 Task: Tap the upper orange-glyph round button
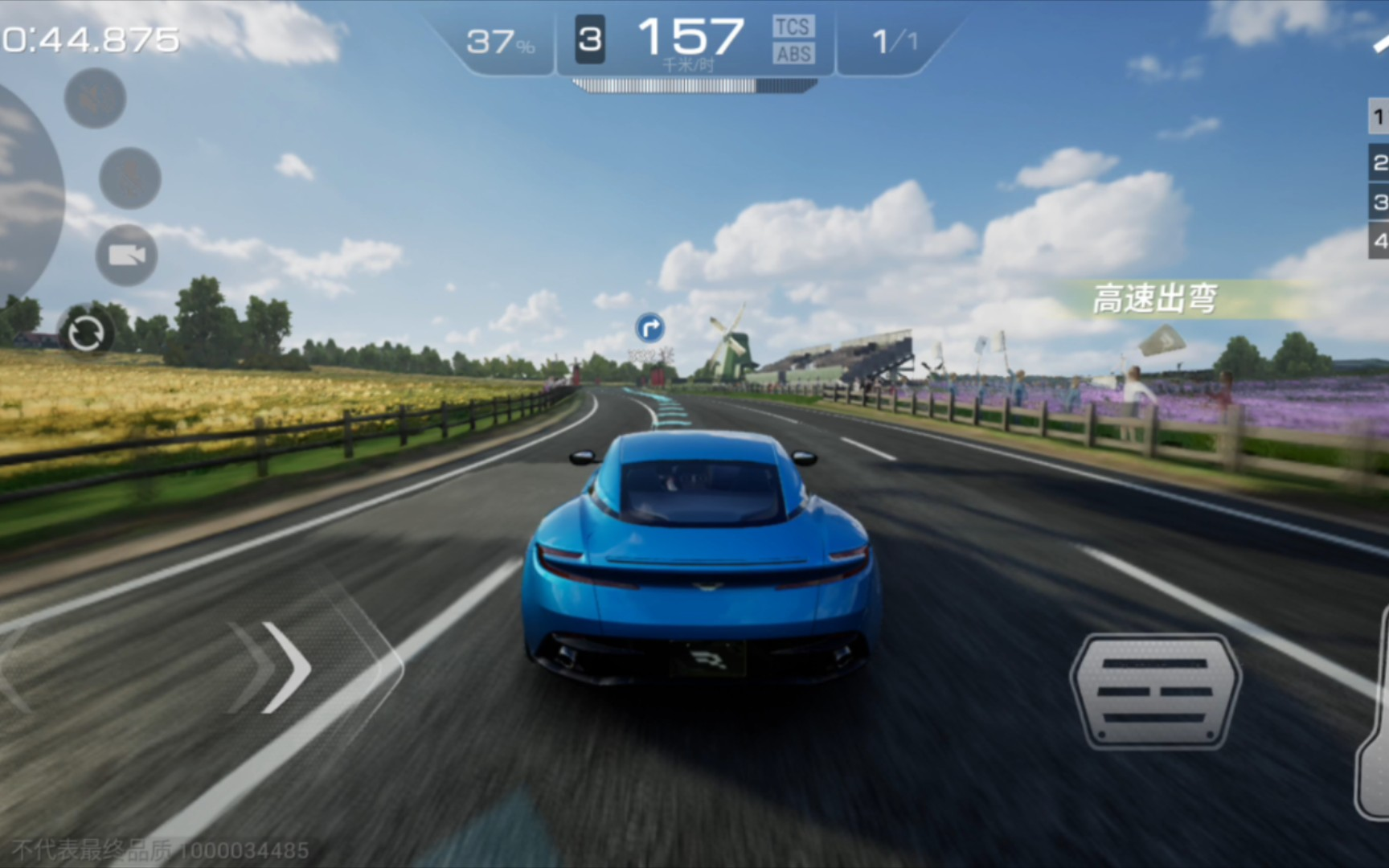click(95, 99)
